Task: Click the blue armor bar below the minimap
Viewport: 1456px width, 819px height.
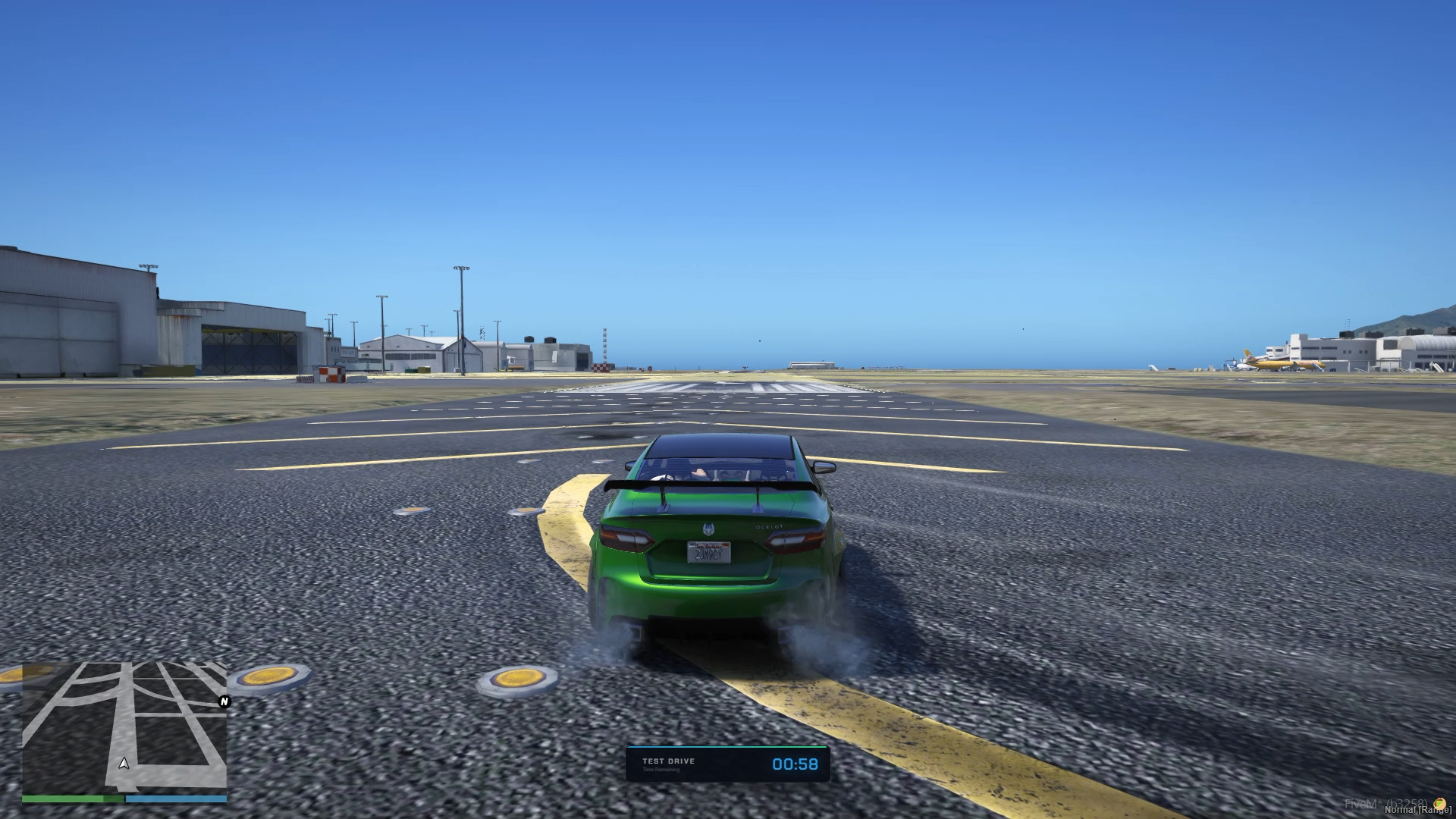Action: pyautogui.click(x=174, y=799)
